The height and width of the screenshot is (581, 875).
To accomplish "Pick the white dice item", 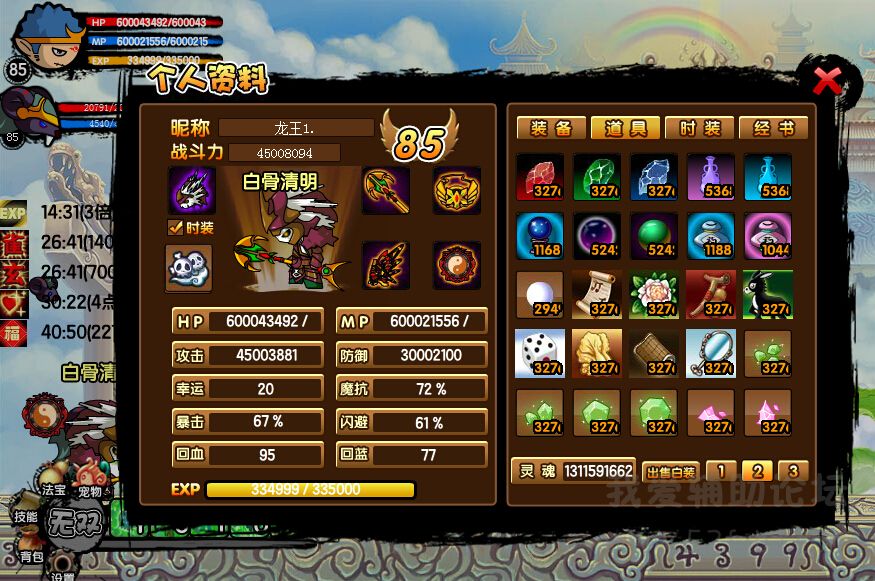I will click(x=540, y=353).
